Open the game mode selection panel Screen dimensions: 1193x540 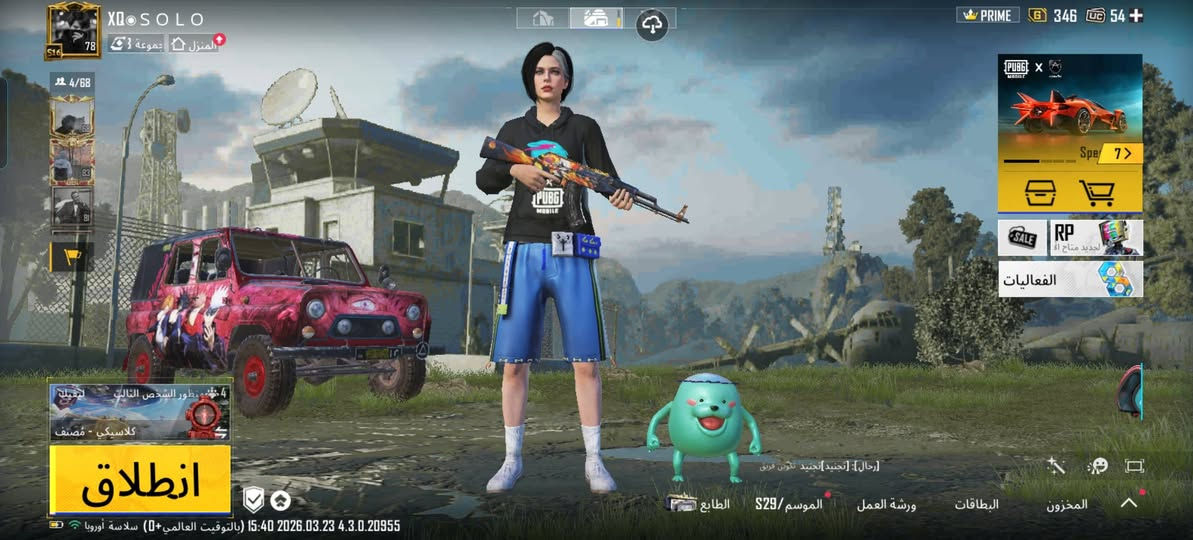coord(140,412)
